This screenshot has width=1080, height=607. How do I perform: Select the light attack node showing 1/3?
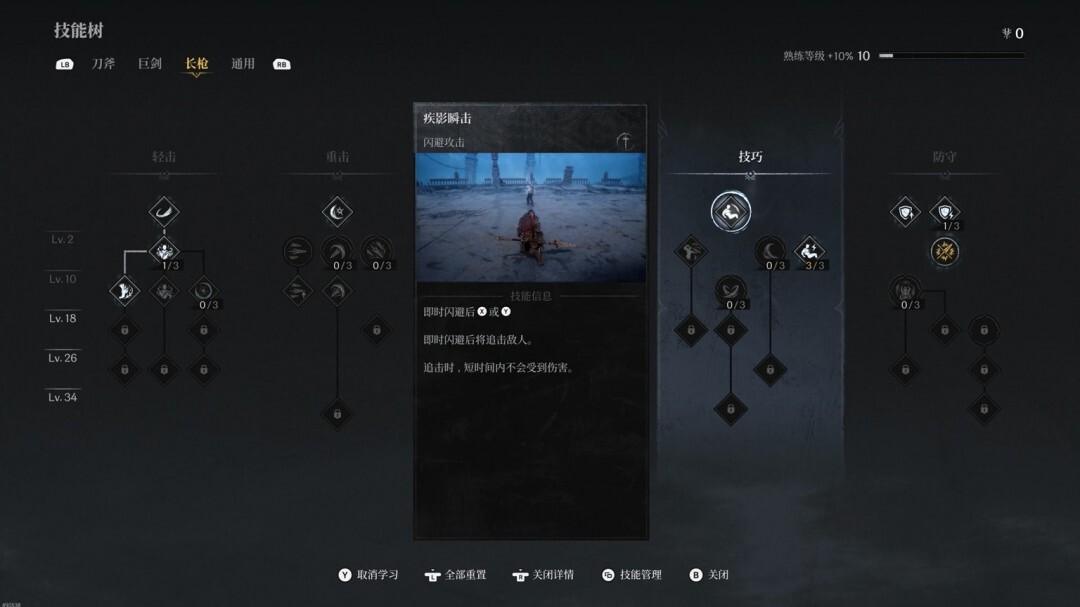pyautogui.click(x=164, y=251)
